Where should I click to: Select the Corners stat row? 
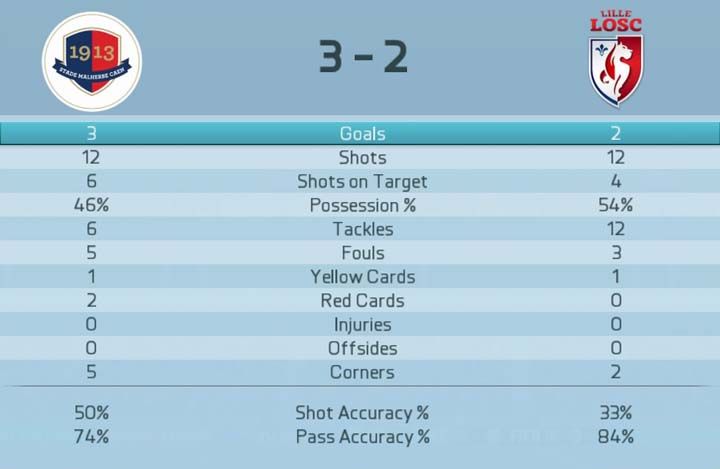coord(361,373)
